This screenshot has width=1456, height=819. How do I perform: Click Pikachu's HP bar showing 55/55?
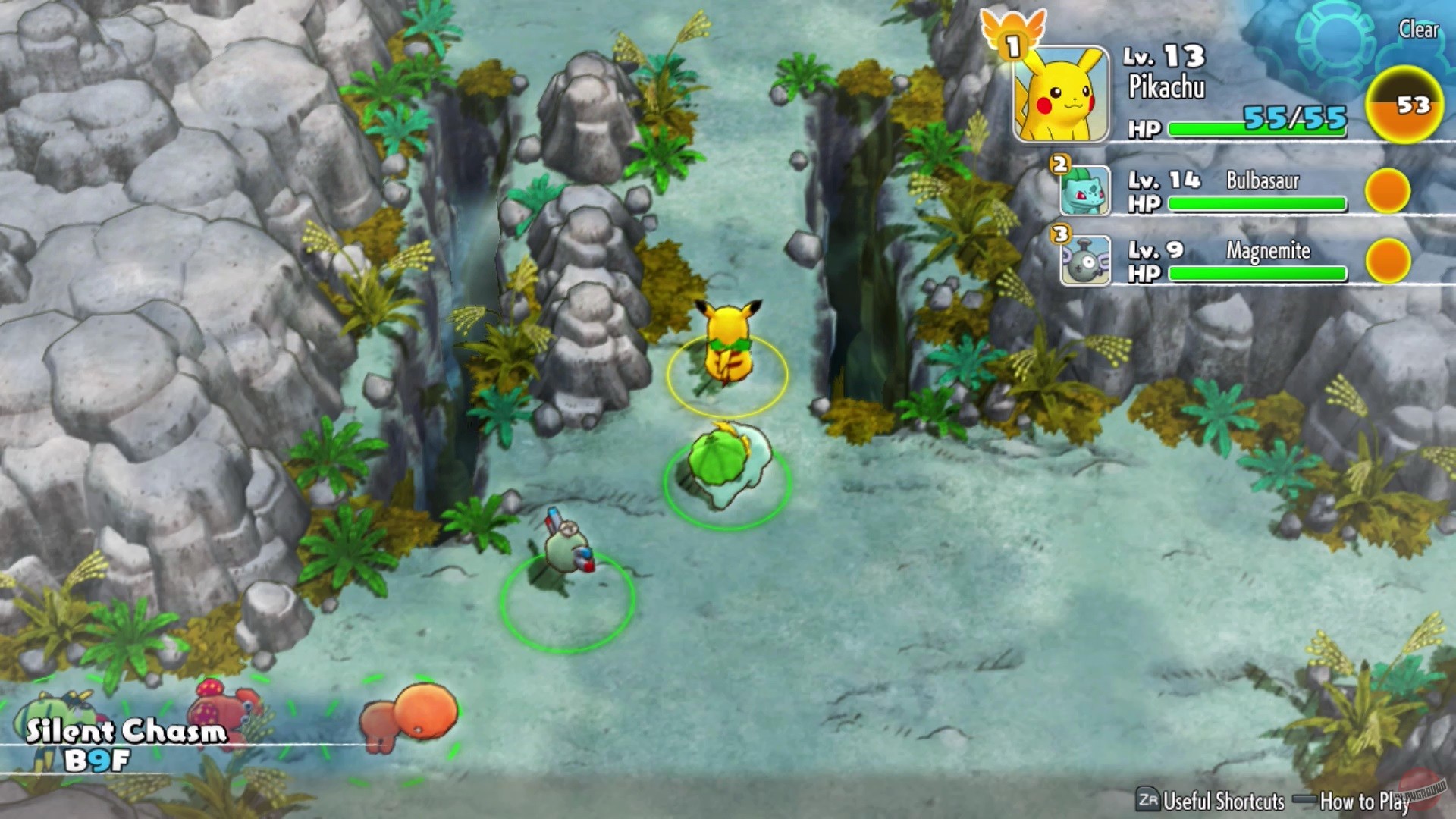pyautogui.click(x=1259, y=127)
